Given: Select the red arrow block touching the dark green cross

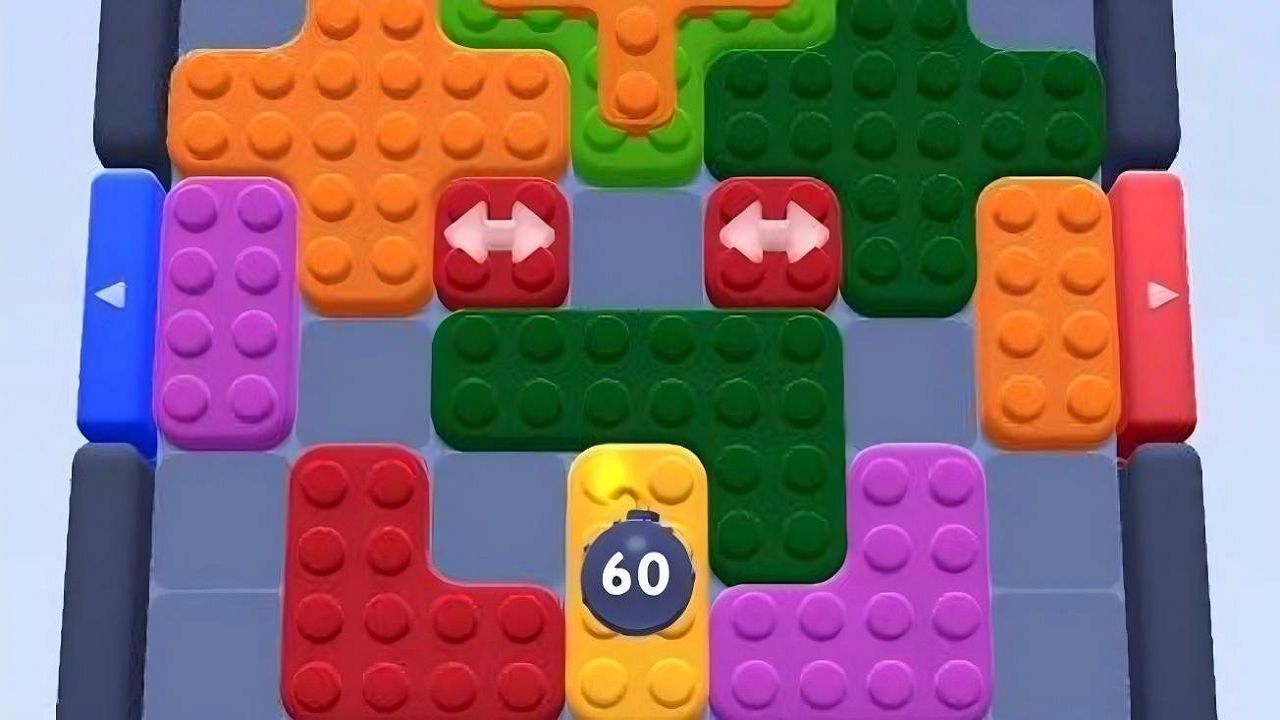Looking at the screenshot, I should coord(773,238).
